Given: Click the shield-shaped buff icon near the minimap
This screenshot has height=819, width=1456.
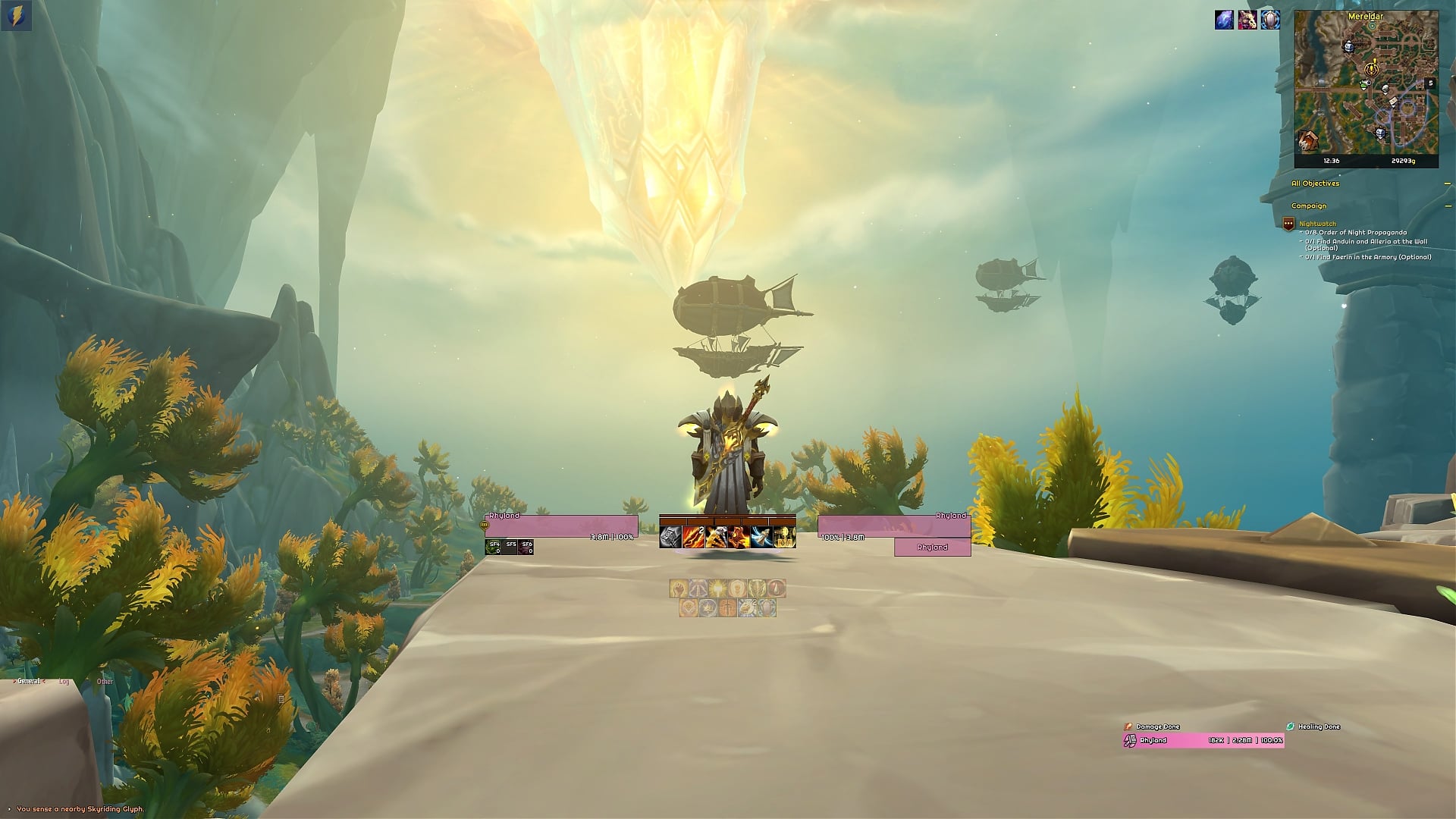Looking at the screenshot, I should pyautogui.click(x=1270, y=20).
